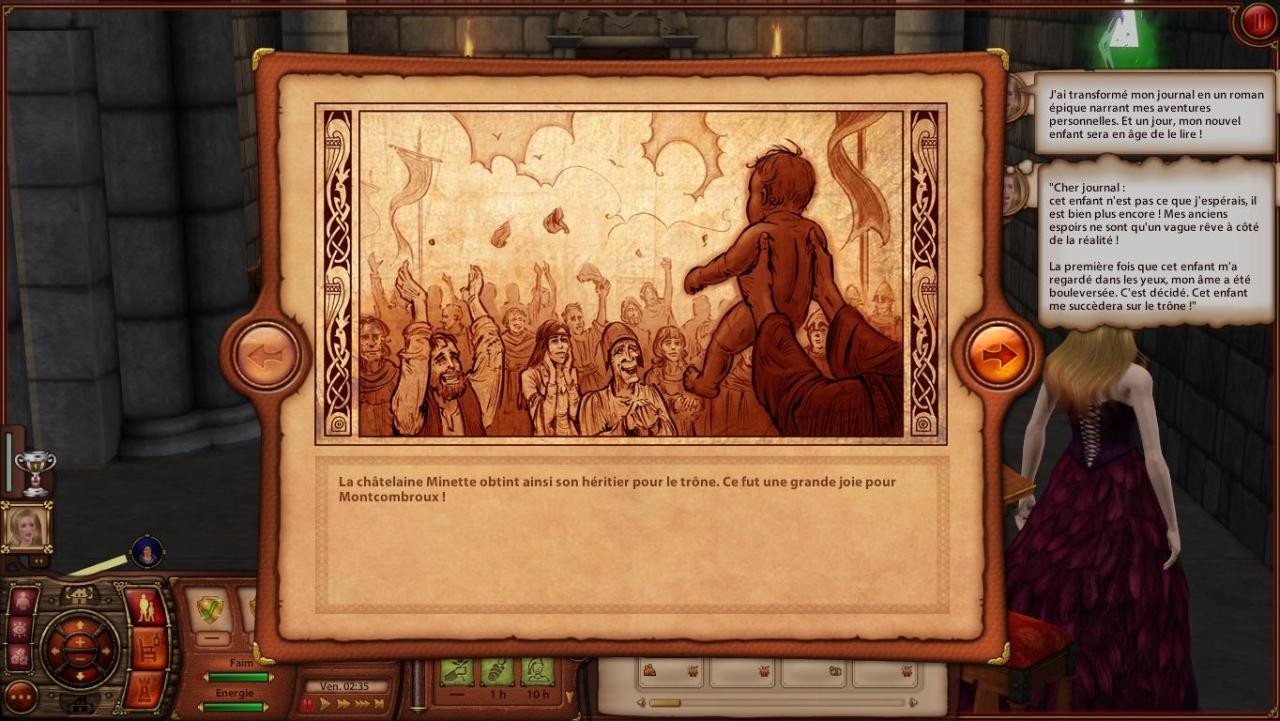Set game speed to double-arrow fast forward
Image resolution: width=1280 pixels, height=721 pixels.
[343, 704]
